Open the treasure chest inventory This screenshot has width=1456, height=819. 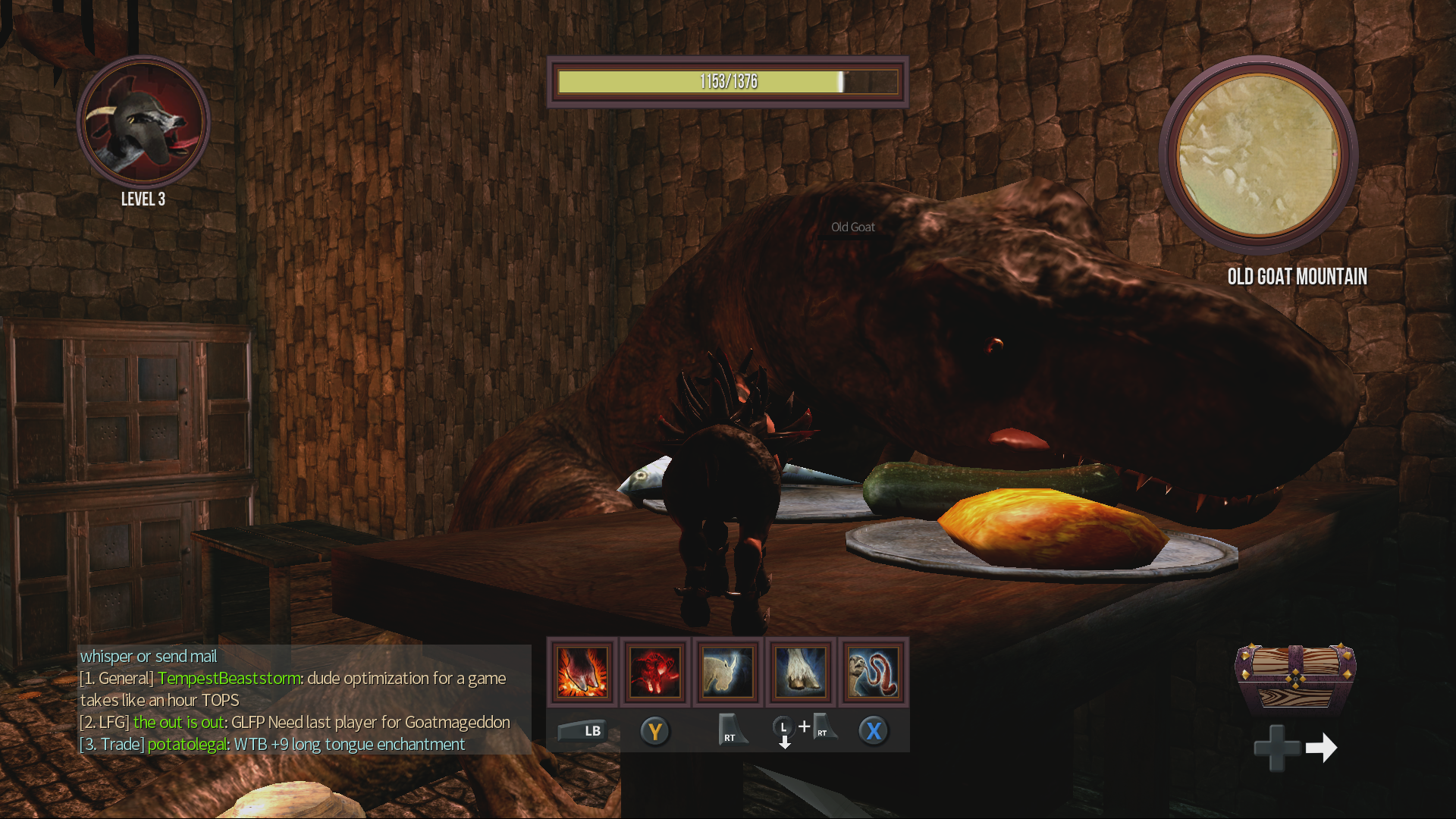click(1295, 677)
